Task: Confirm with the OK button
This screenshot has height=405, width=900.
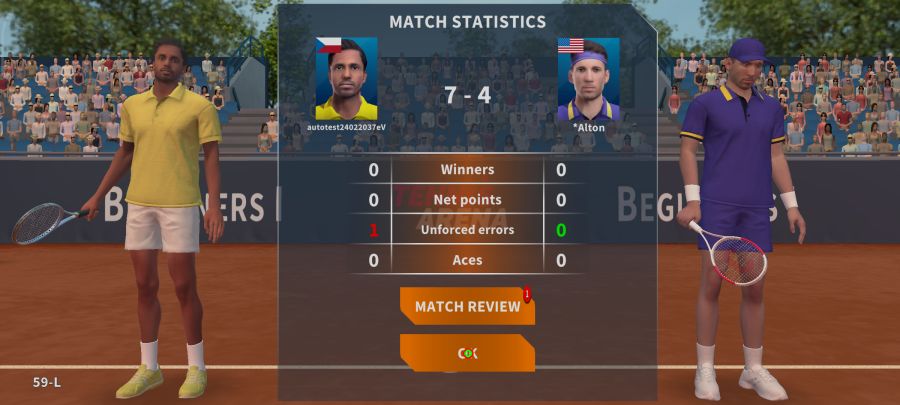Action: (x=467, y=353)
